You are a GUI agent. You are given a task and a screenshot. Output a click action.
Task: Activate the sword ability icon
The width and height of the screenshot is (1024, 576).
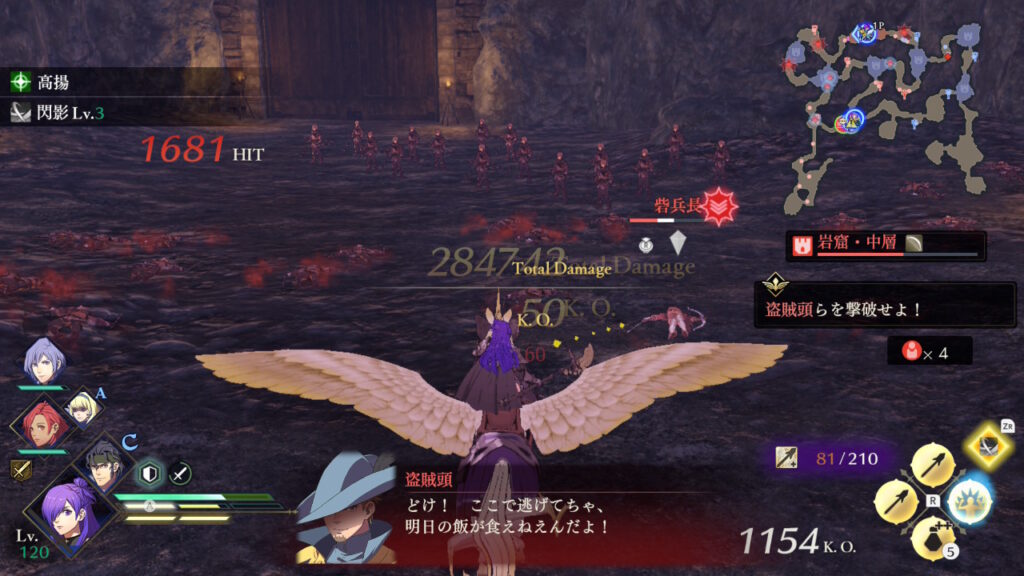pos(180,472)
